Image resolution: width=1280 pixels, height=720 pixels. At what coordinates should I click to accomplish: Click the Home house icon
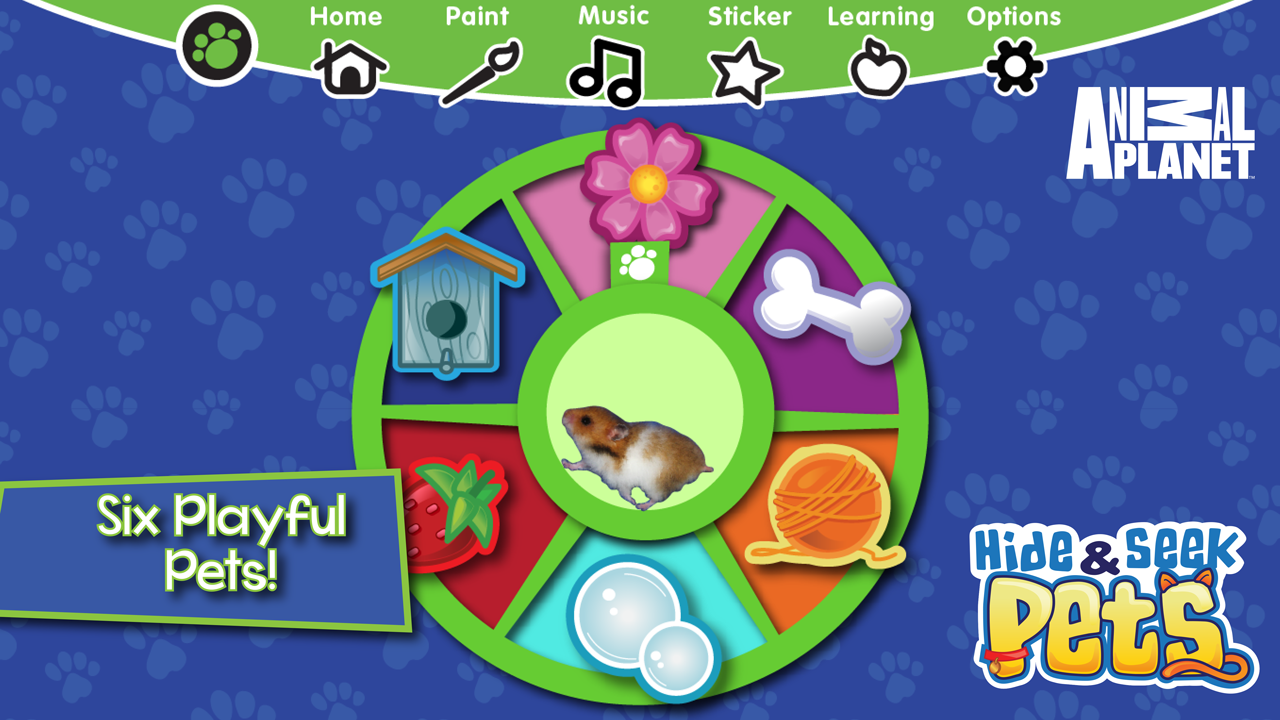click(348, 70)
